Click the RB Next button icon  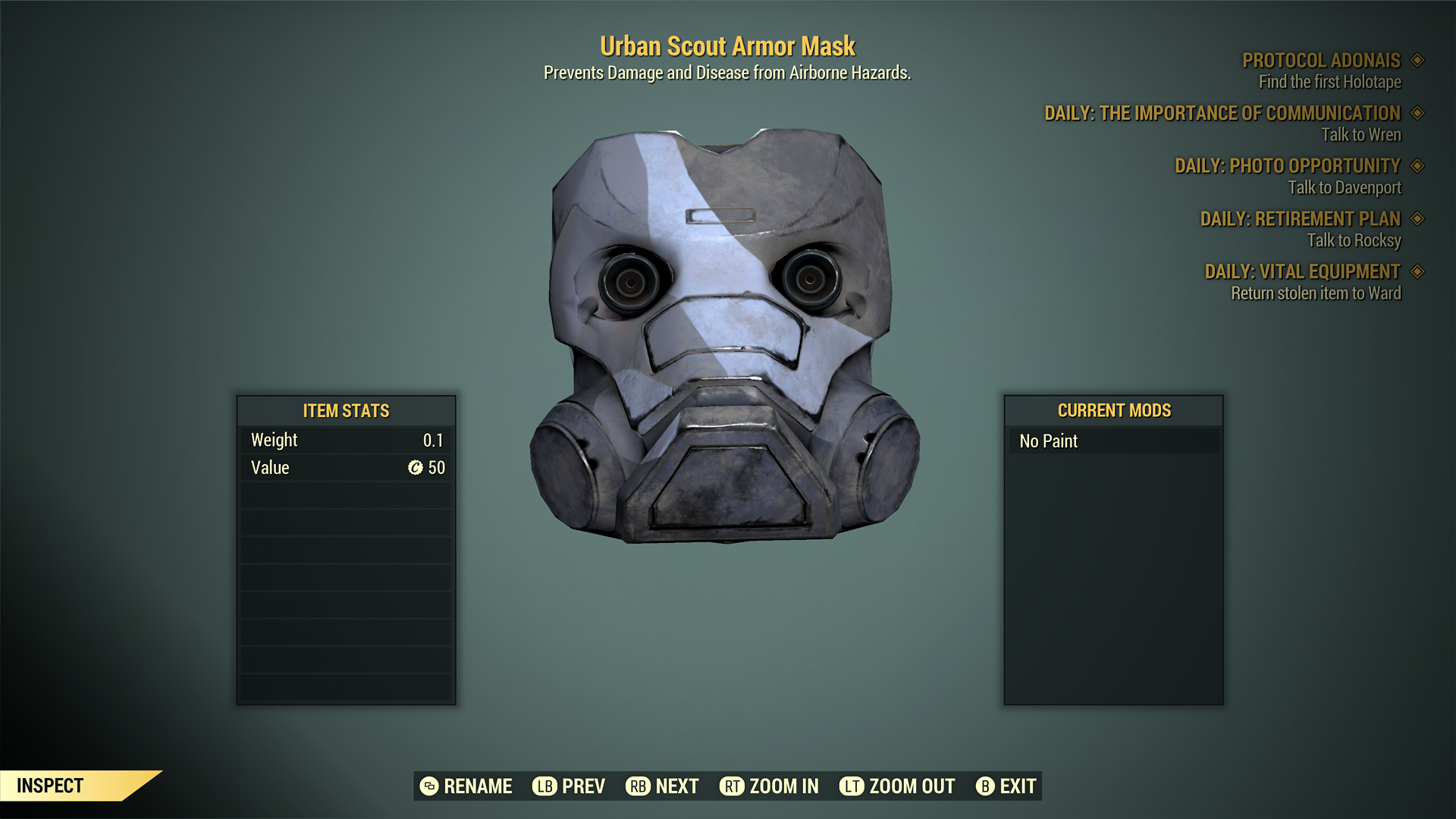[638, 786]
